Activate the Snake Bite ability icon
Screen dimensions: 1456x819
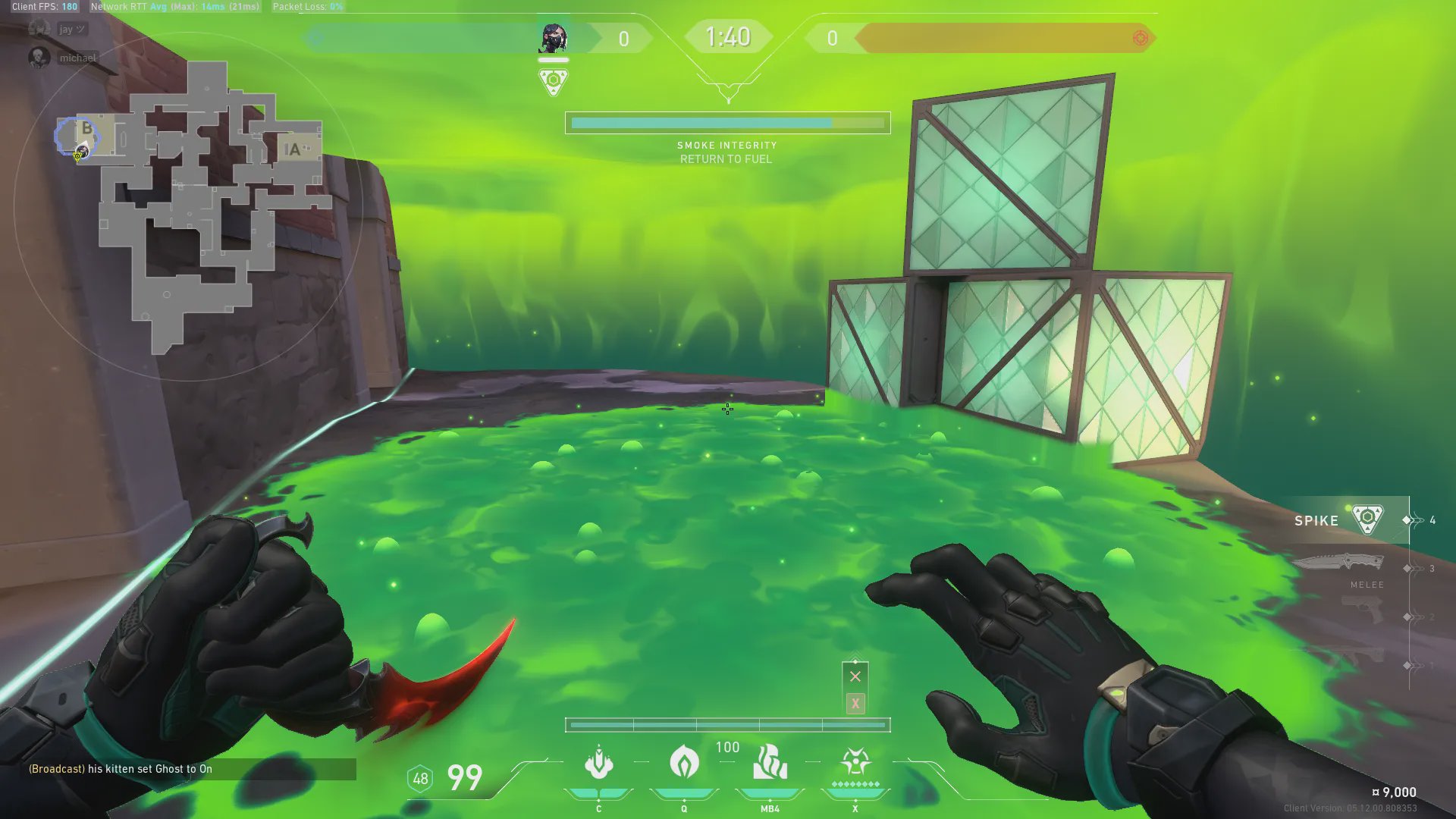[598, 763]
